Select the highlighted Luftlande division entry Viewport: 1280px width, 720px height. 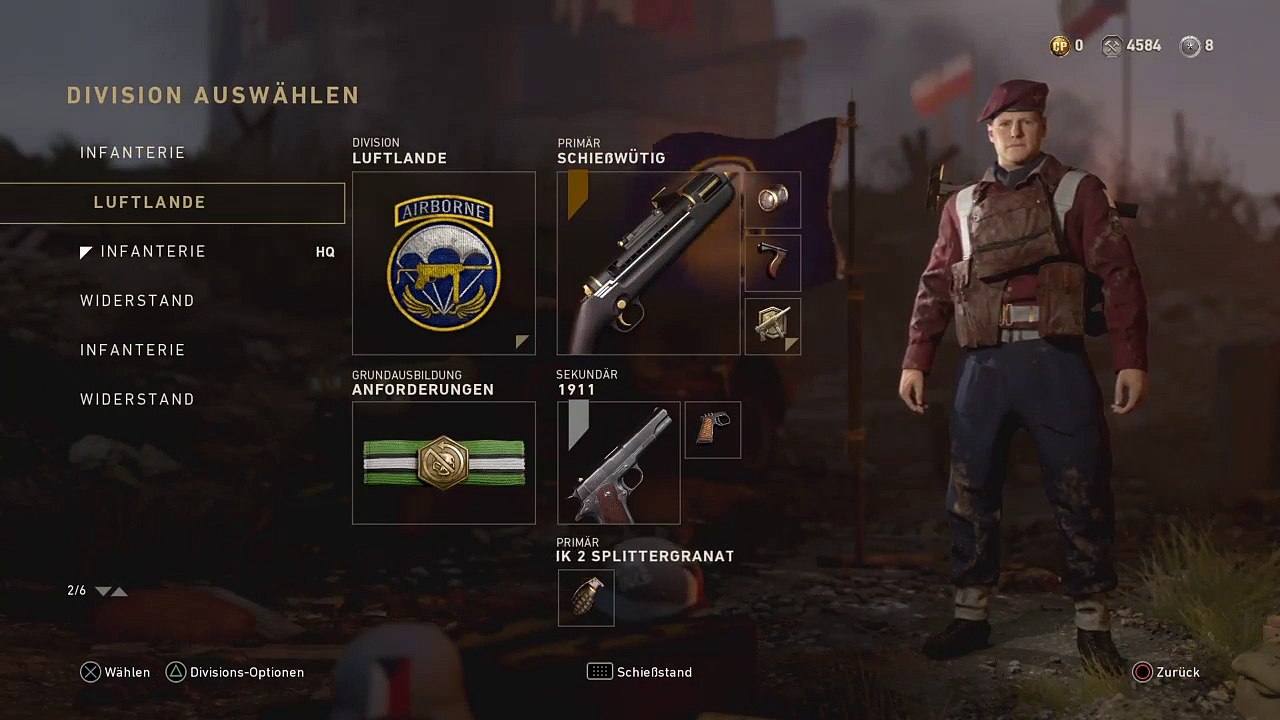[x=172, y=203]
